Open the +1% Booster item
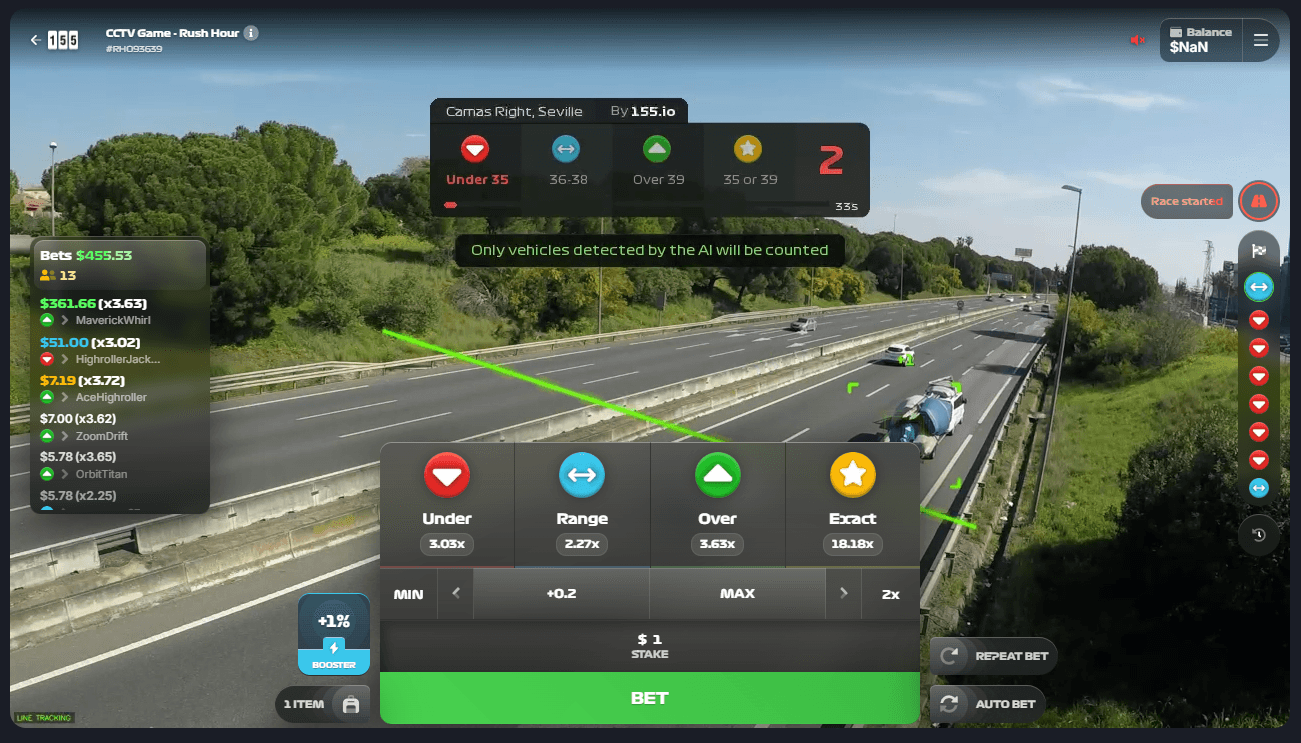Screen dimensions: 1301x743 (x=333, y=633)
